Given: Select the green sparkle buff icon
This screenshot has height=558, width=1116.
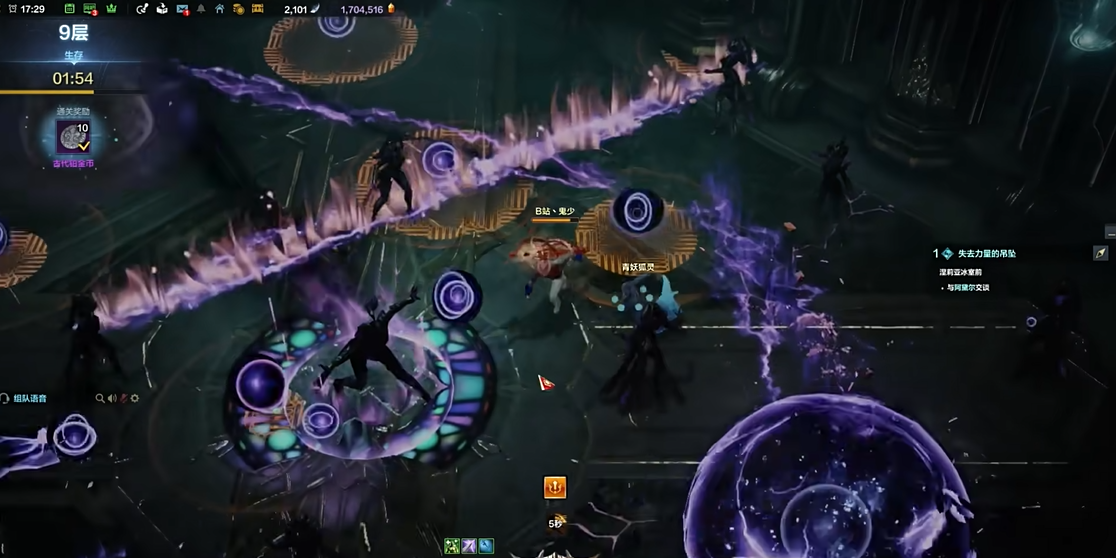Looking at the screenshot, I should [452, 546].
